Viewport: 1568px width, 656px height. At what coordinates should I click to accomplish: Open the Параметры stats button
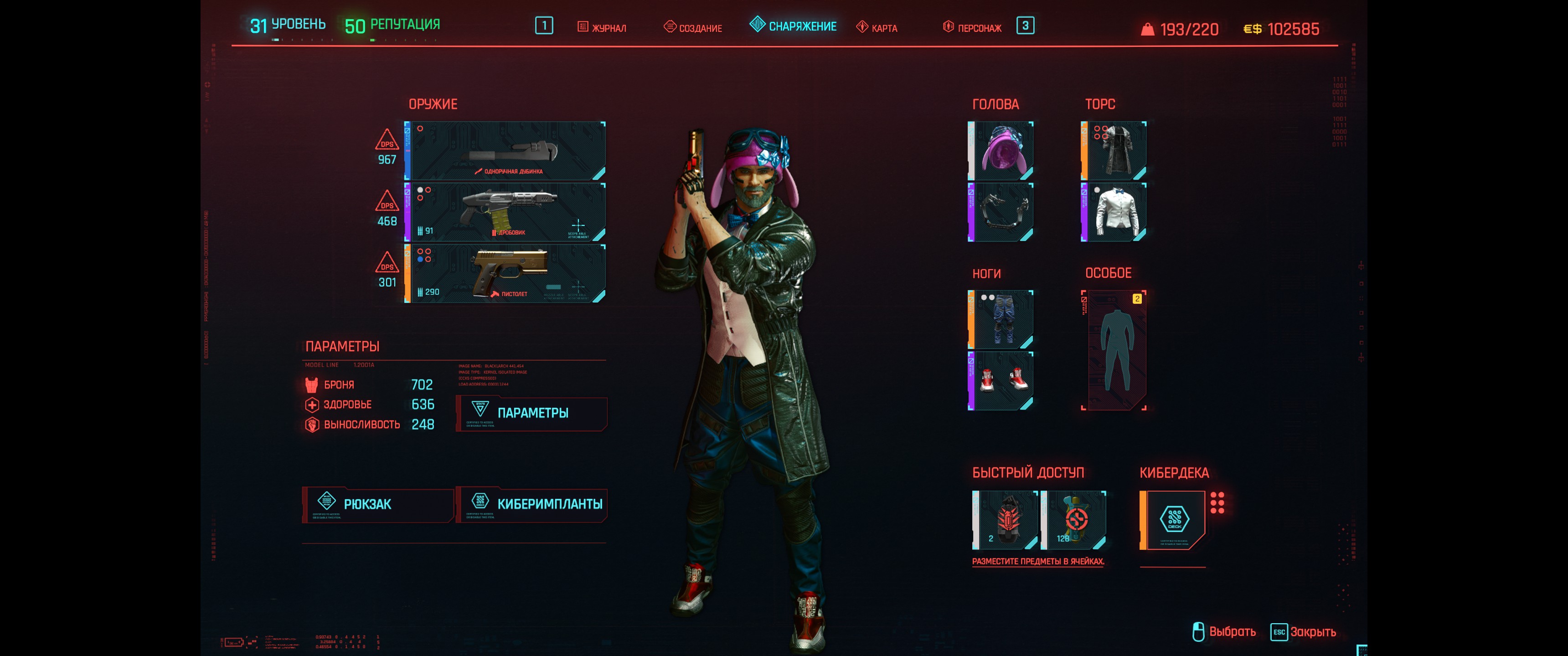click(x=531, y=413)
